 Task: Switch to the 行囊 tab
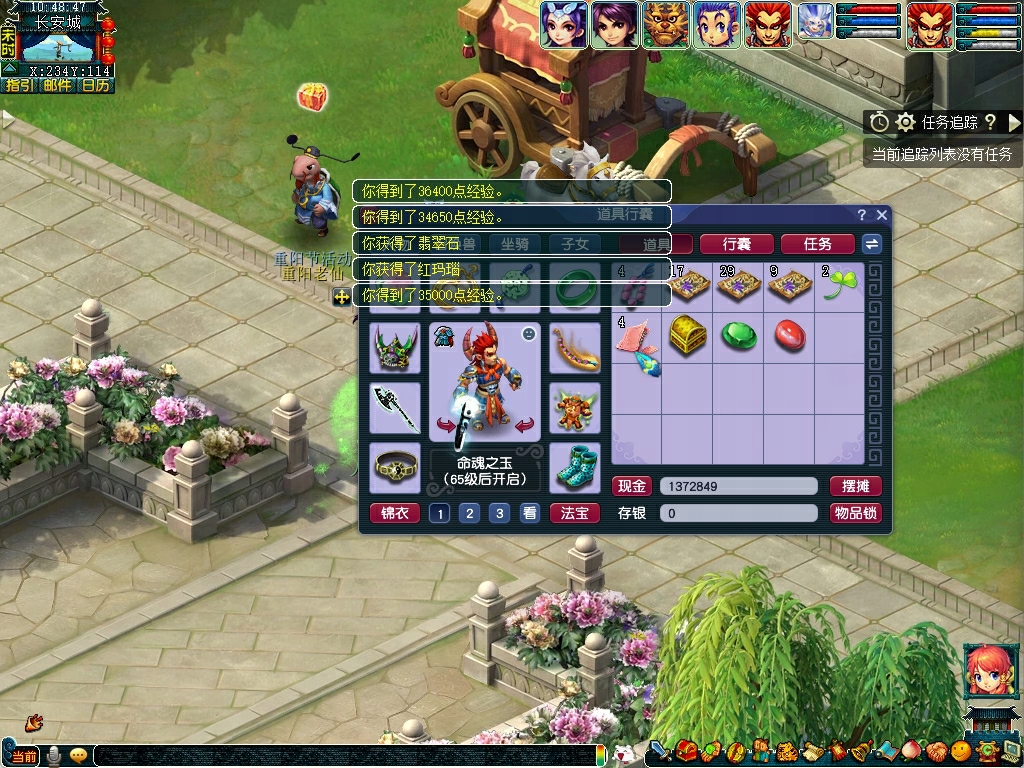(736, 244)
